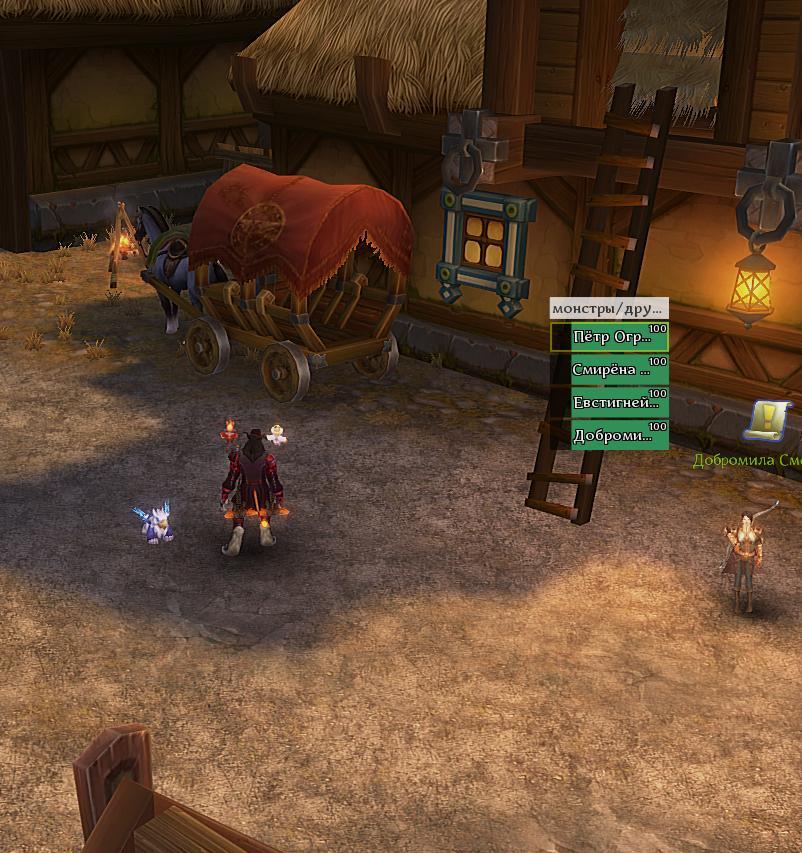The height and width of the screenshot is (853, 802).
Task: Select Пётр Огр... in the target list
Action: pyautogui.click(x=610, y=337)
